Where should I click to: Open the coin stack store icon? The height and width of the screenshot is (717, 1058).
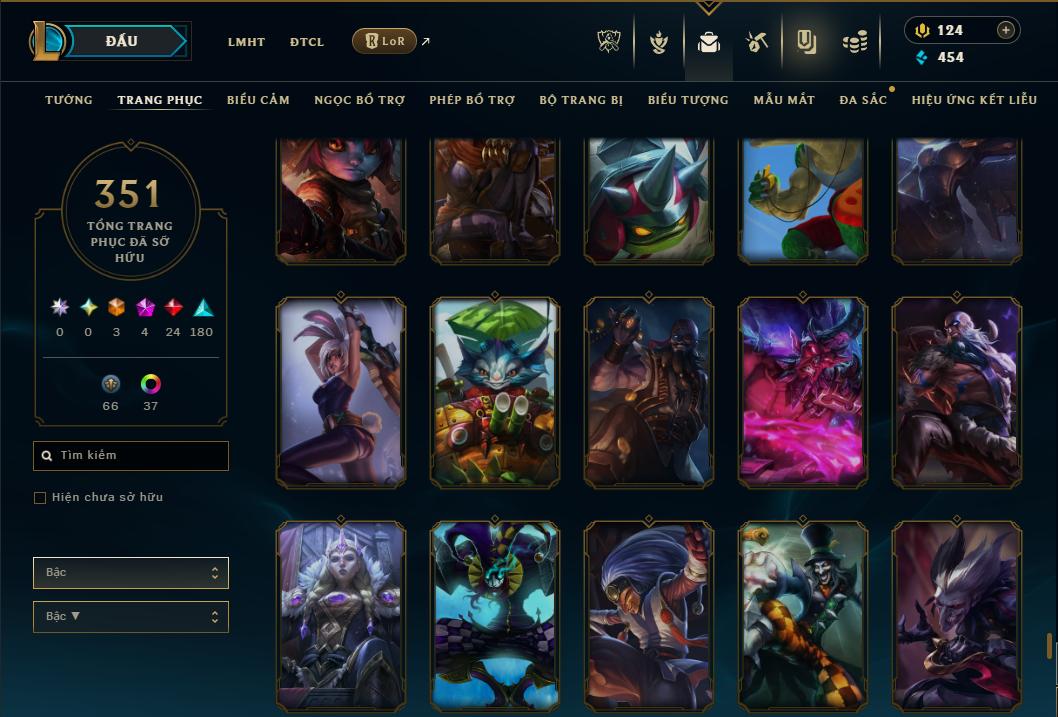854,42
